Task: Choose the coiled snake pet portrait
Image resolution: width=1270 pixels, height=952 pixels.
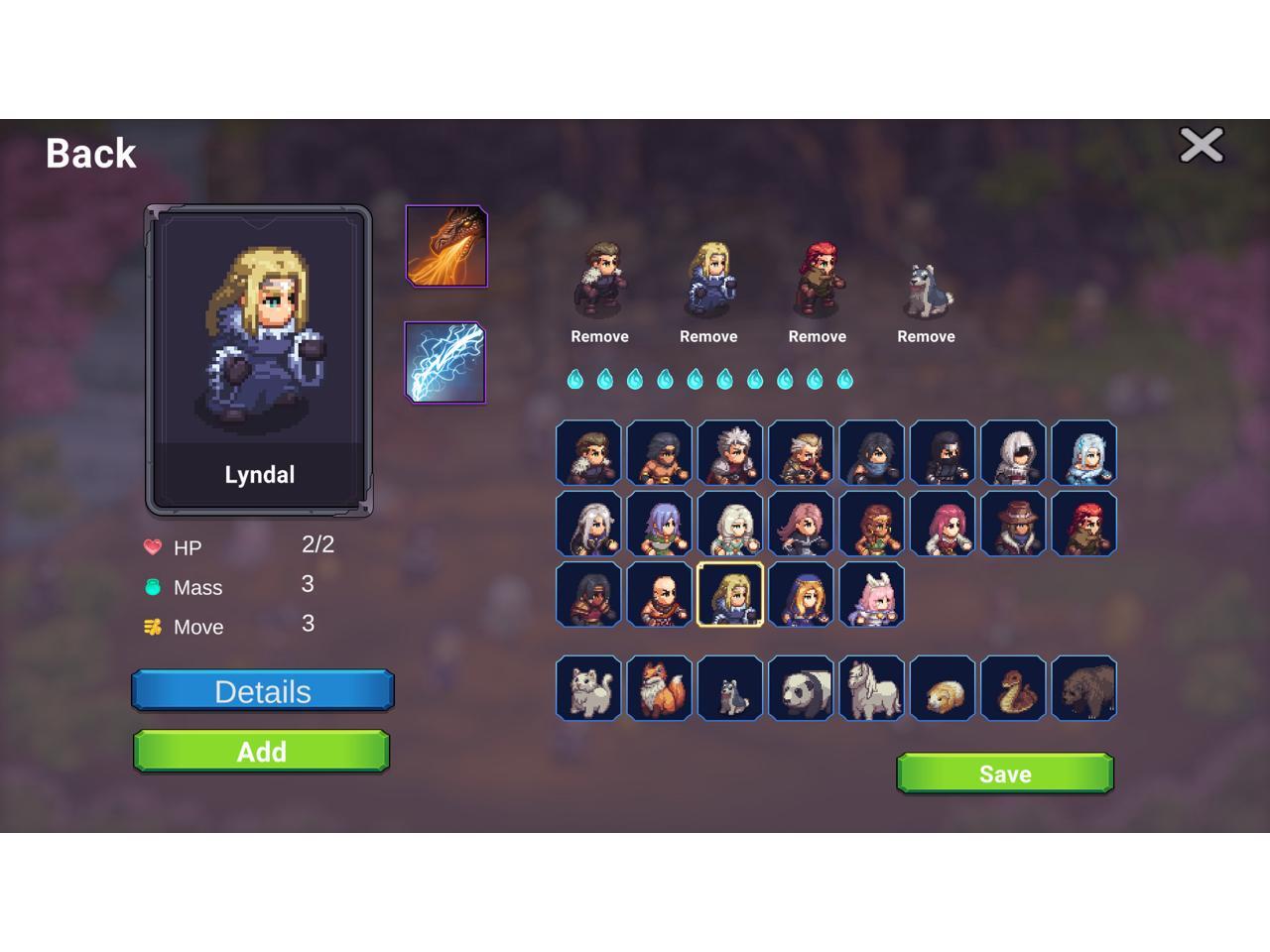Action: click(1013, 688)
